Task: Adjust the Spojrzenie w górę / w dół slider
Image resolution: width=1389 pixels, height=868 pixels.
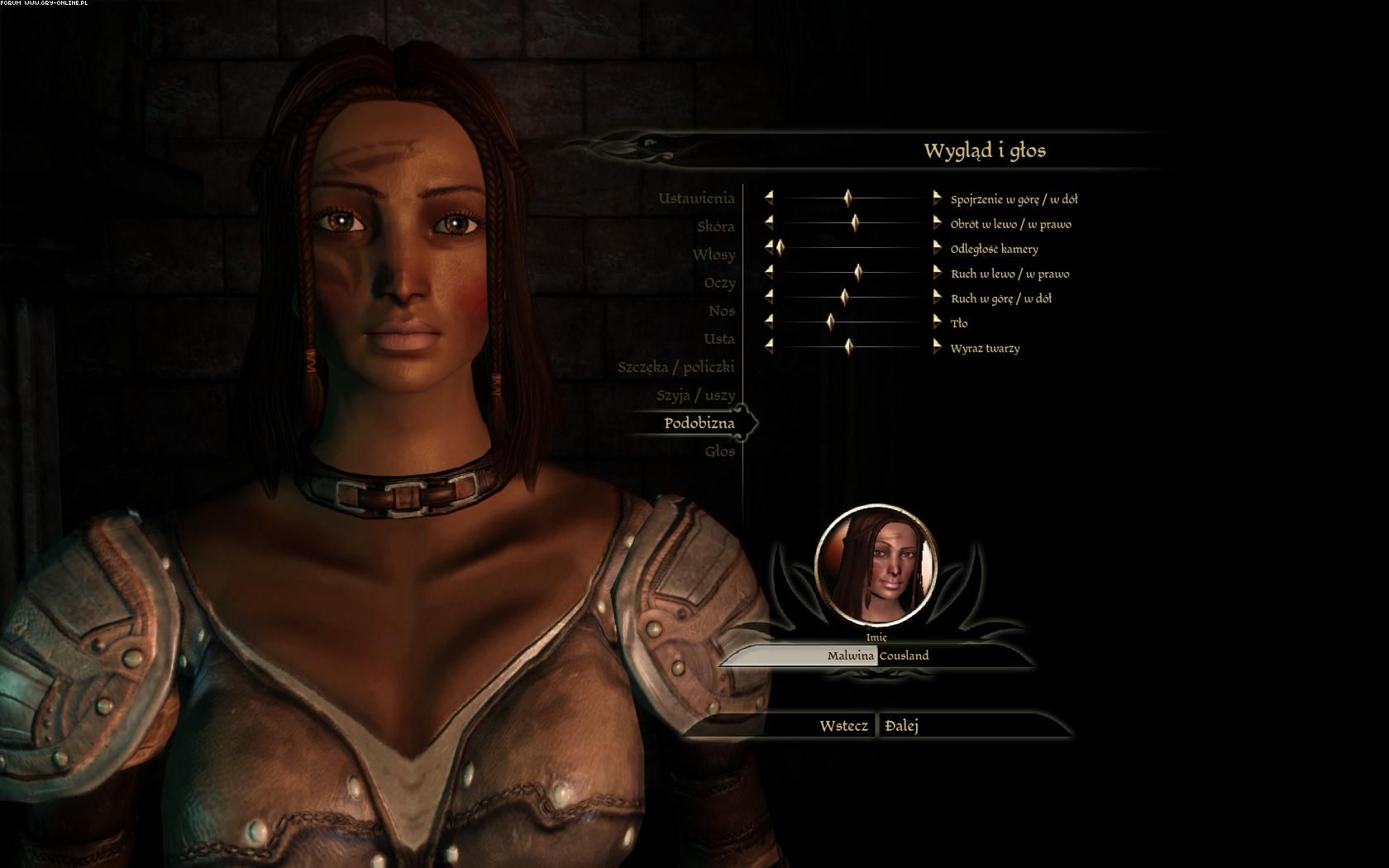Action: click(848, 198)
